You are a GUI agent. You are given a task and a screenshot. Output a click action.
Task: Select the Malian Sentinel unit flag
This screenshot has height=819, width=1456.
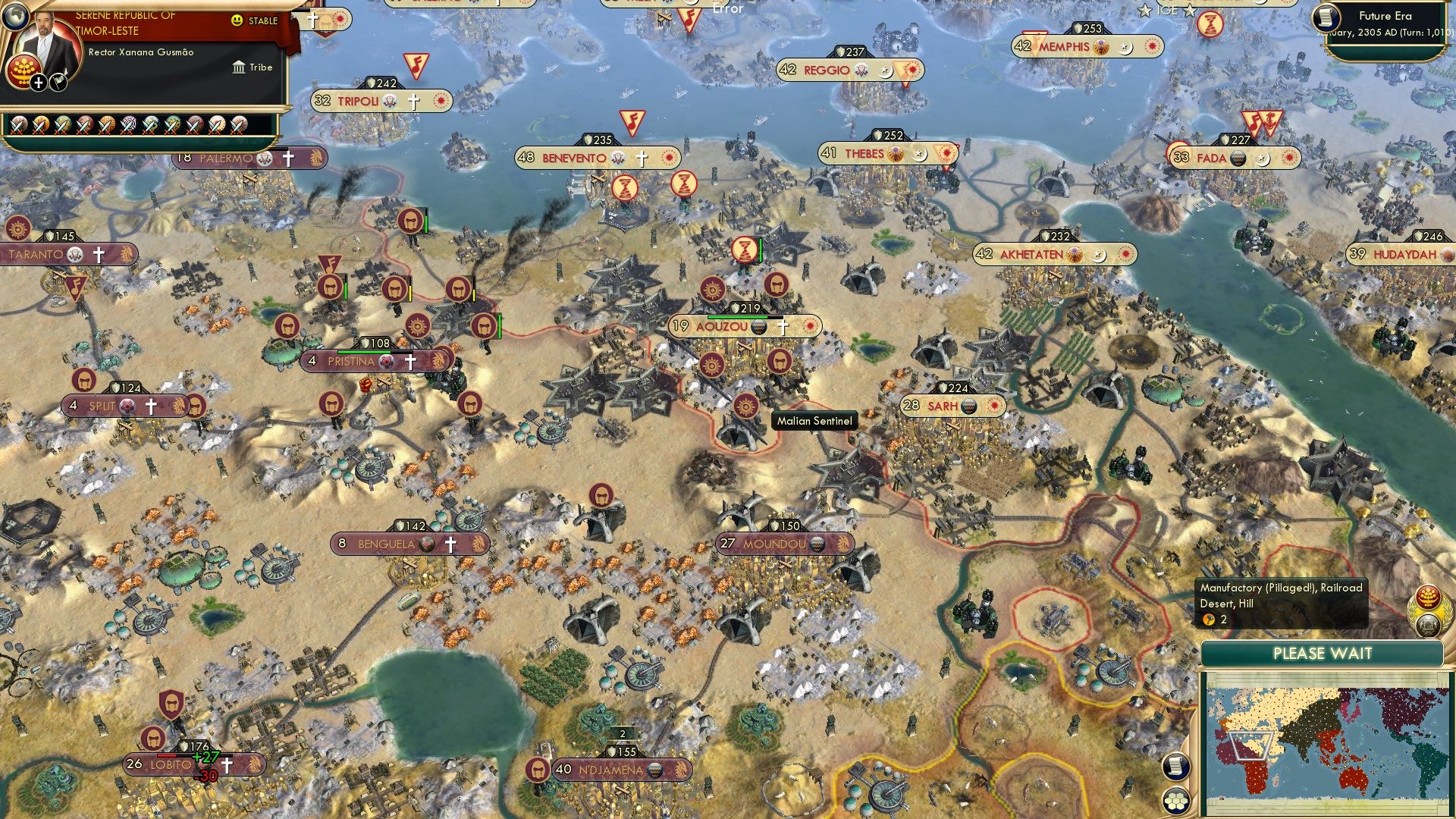click(748, 406)
